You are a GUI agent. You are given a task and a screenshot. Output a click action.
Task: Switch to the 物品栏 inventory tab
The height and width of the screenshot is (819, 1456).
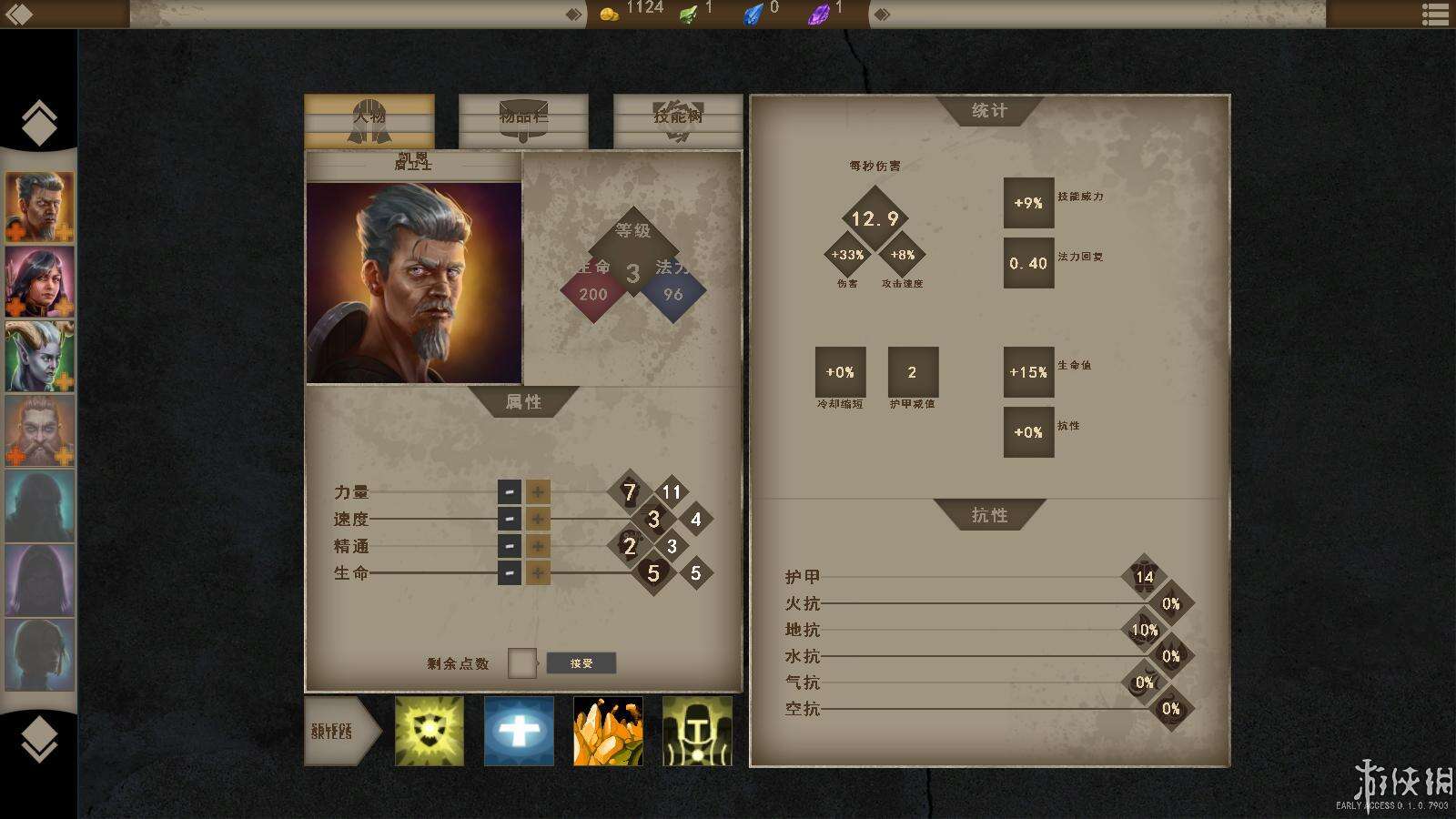[x=521, y=116]
